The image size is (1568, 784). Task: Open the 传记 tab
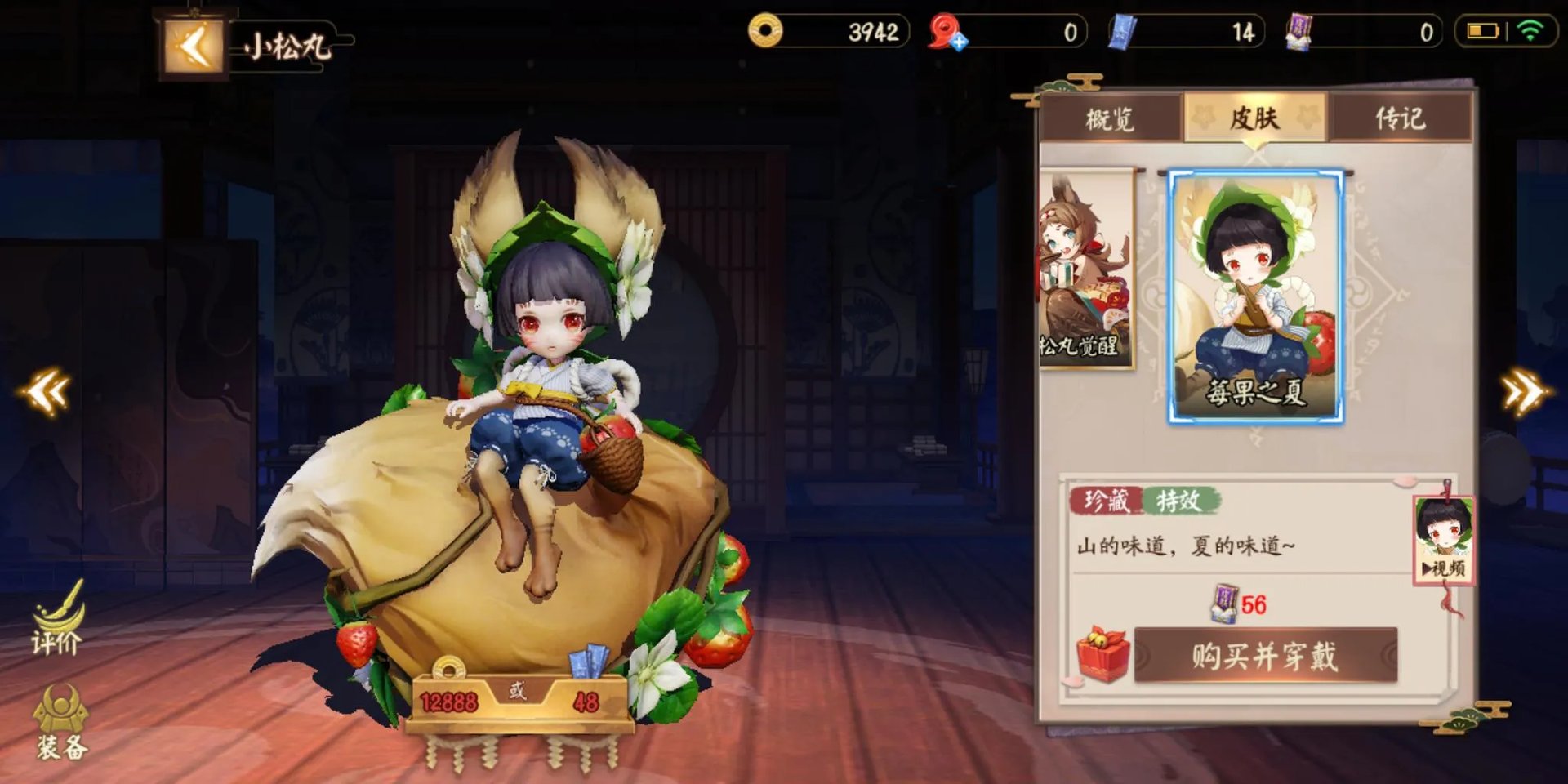coord(1400,119)
